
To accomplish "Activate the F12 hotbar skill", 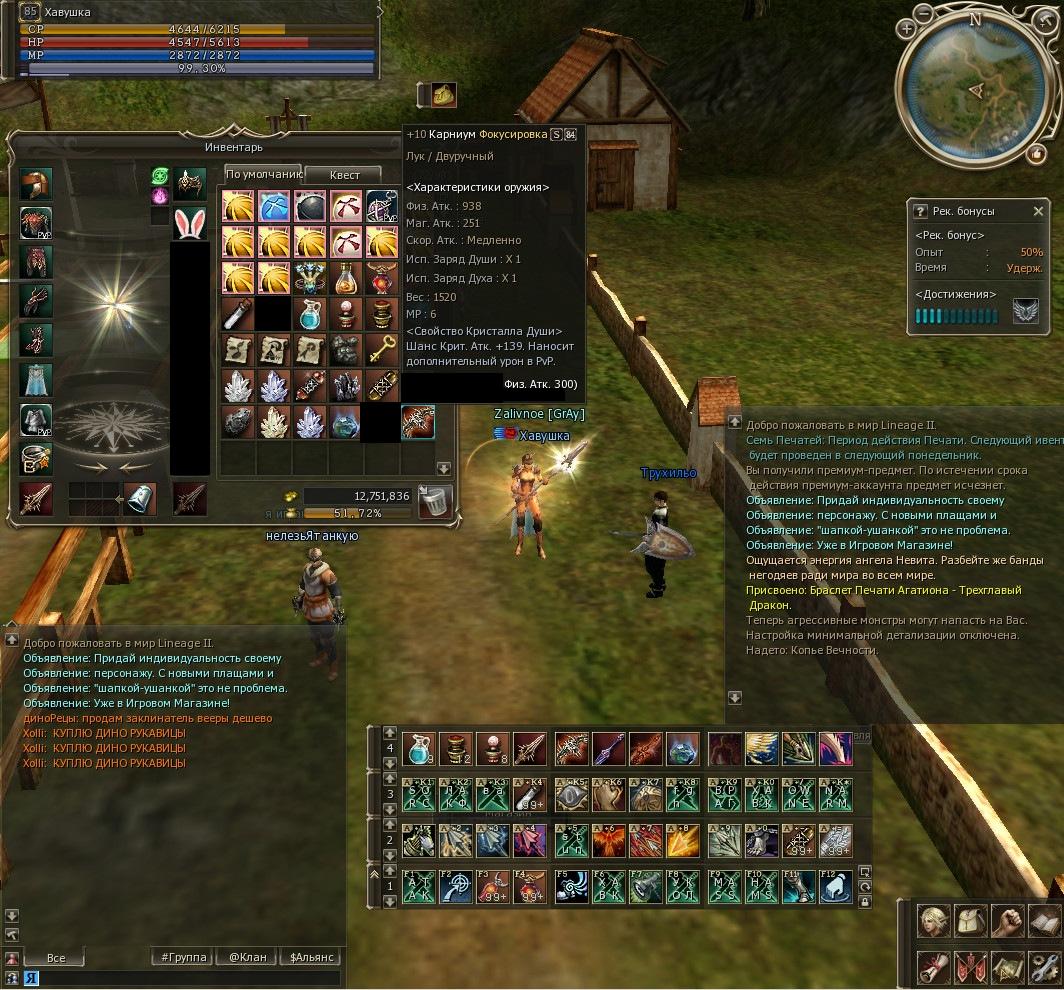I will click(x=835, y=887).
